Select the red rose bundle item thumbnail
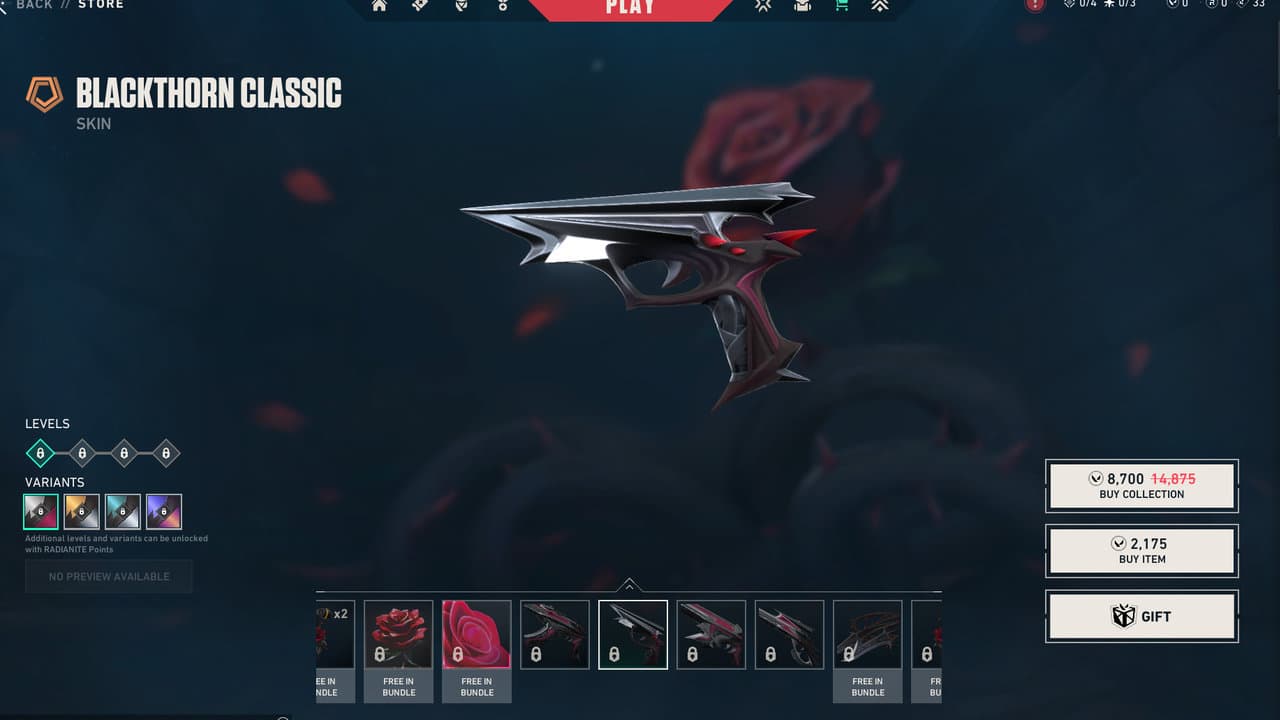The width and height of the screenshot is (1280, 720). [x=398, y=635]
